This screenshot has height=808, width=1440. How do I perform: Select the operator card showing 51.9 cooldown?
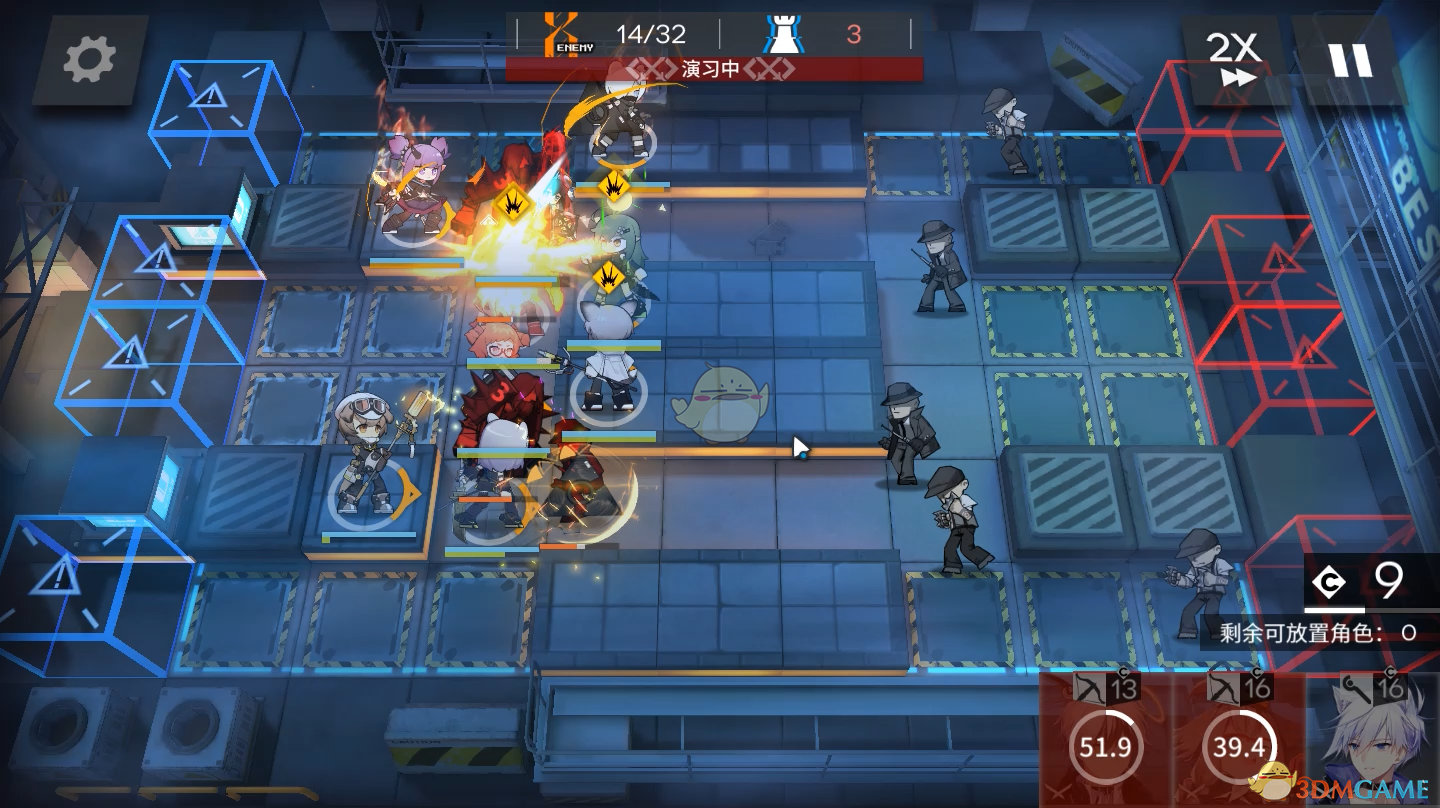tap(1105, 742)
